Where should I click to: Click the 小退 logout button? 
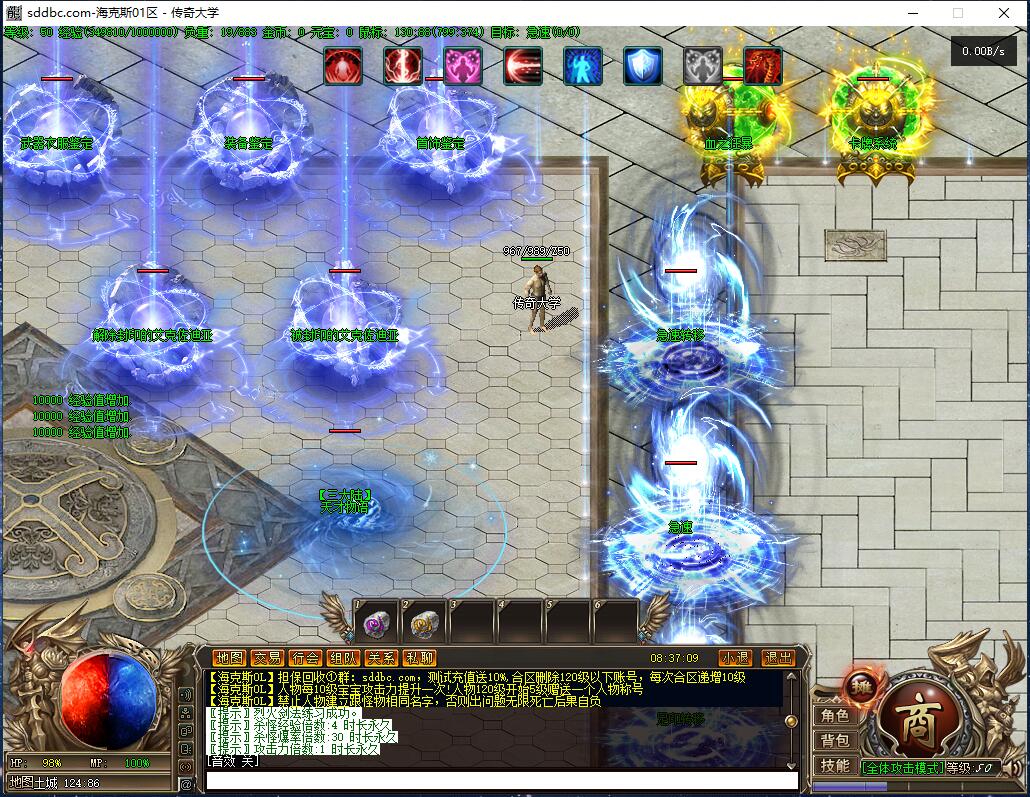735,658
